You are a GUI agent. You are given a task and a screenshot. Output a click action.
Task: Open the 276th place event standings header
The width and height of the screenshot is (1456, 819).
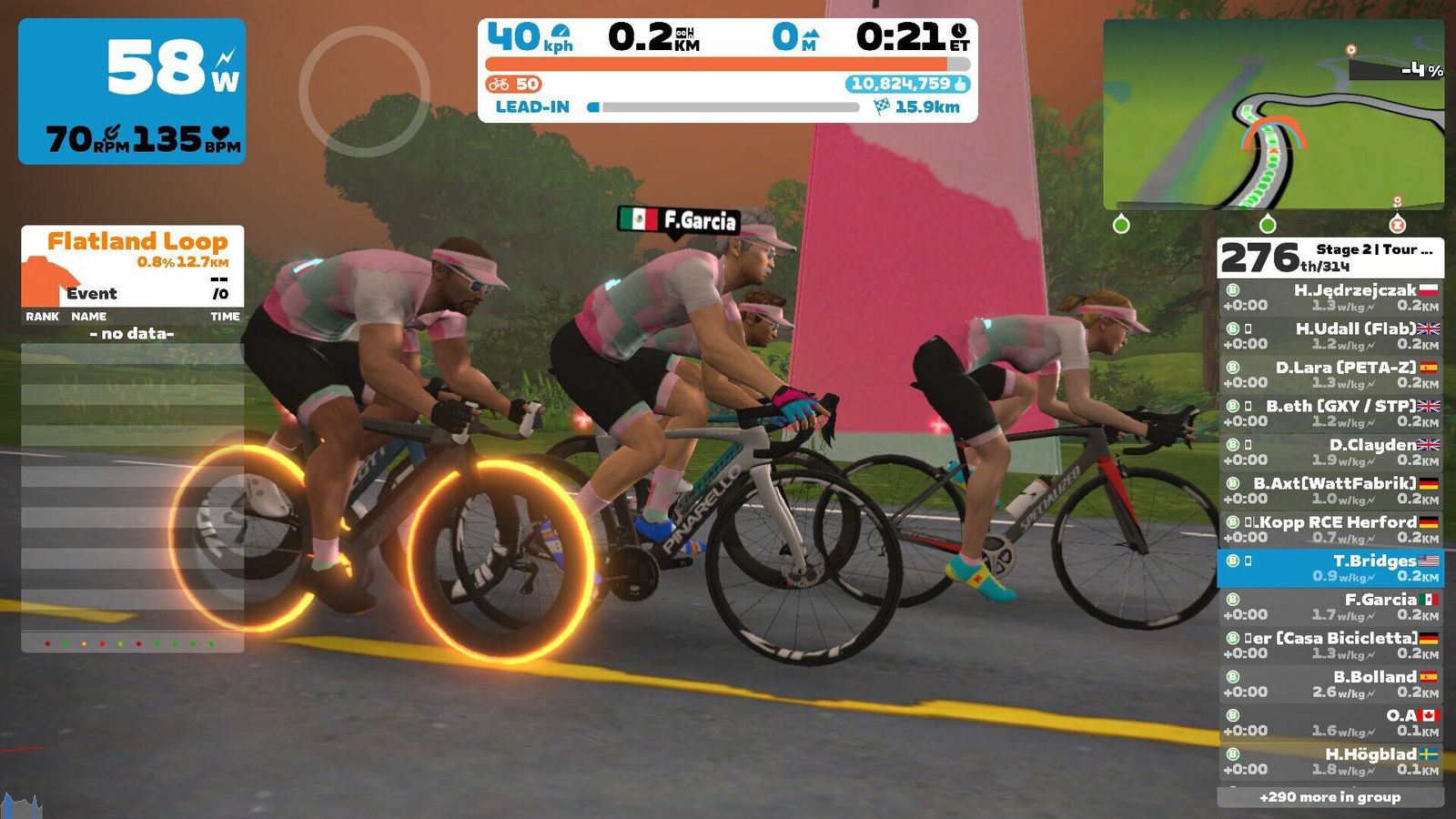1330,258
